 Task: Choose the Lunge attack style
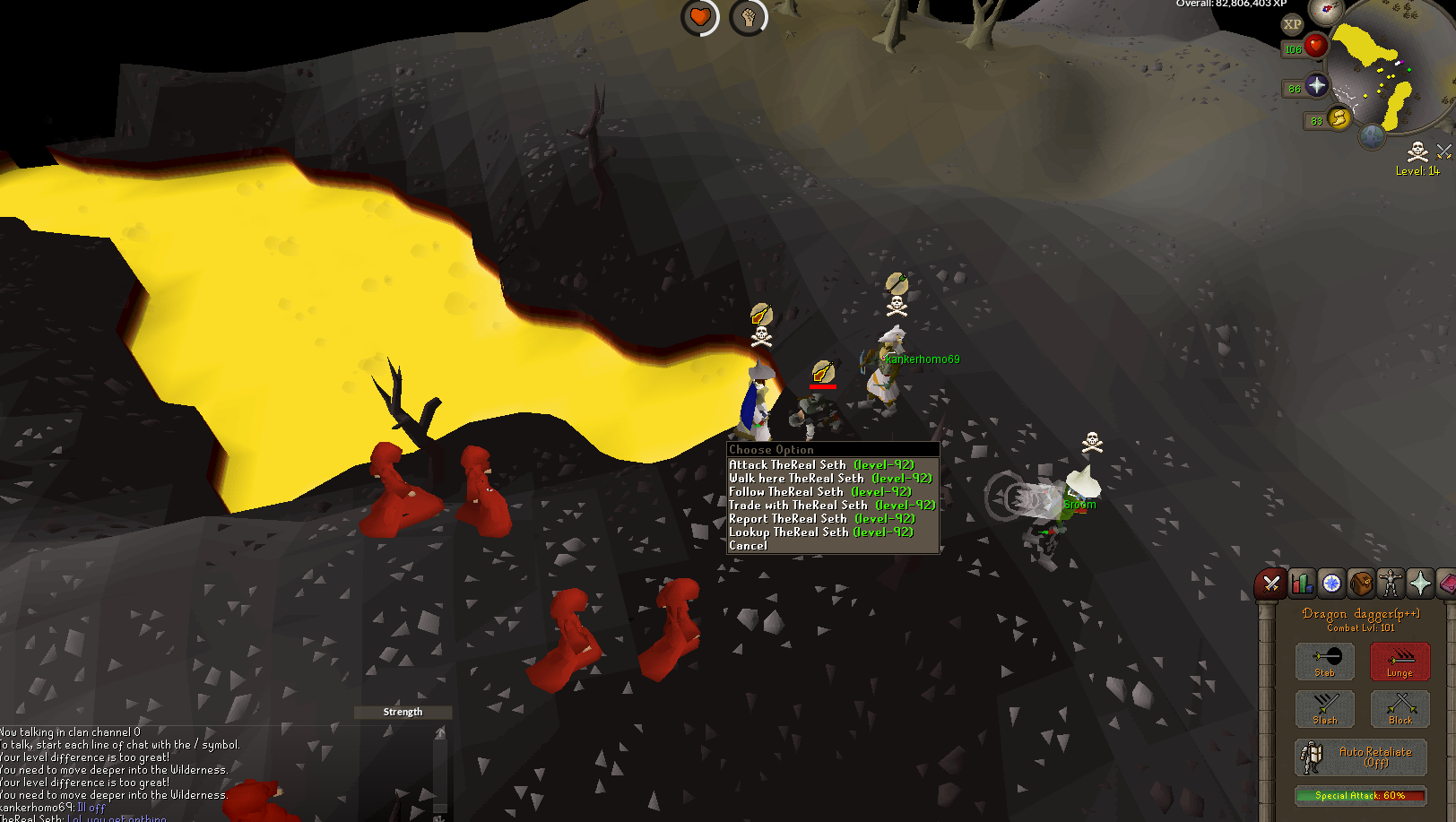[1400, 662]
